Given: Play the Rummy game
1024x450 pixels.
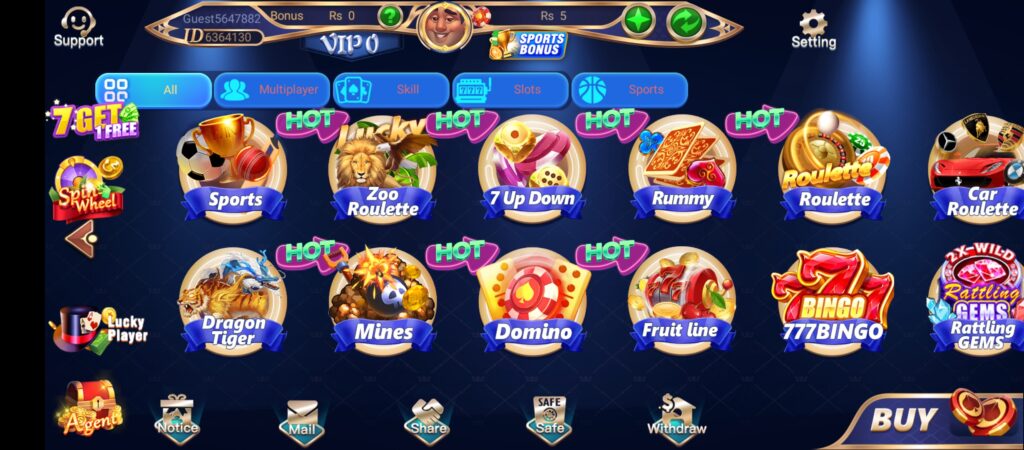Looking at the screenshot, I should click(682, 170).
